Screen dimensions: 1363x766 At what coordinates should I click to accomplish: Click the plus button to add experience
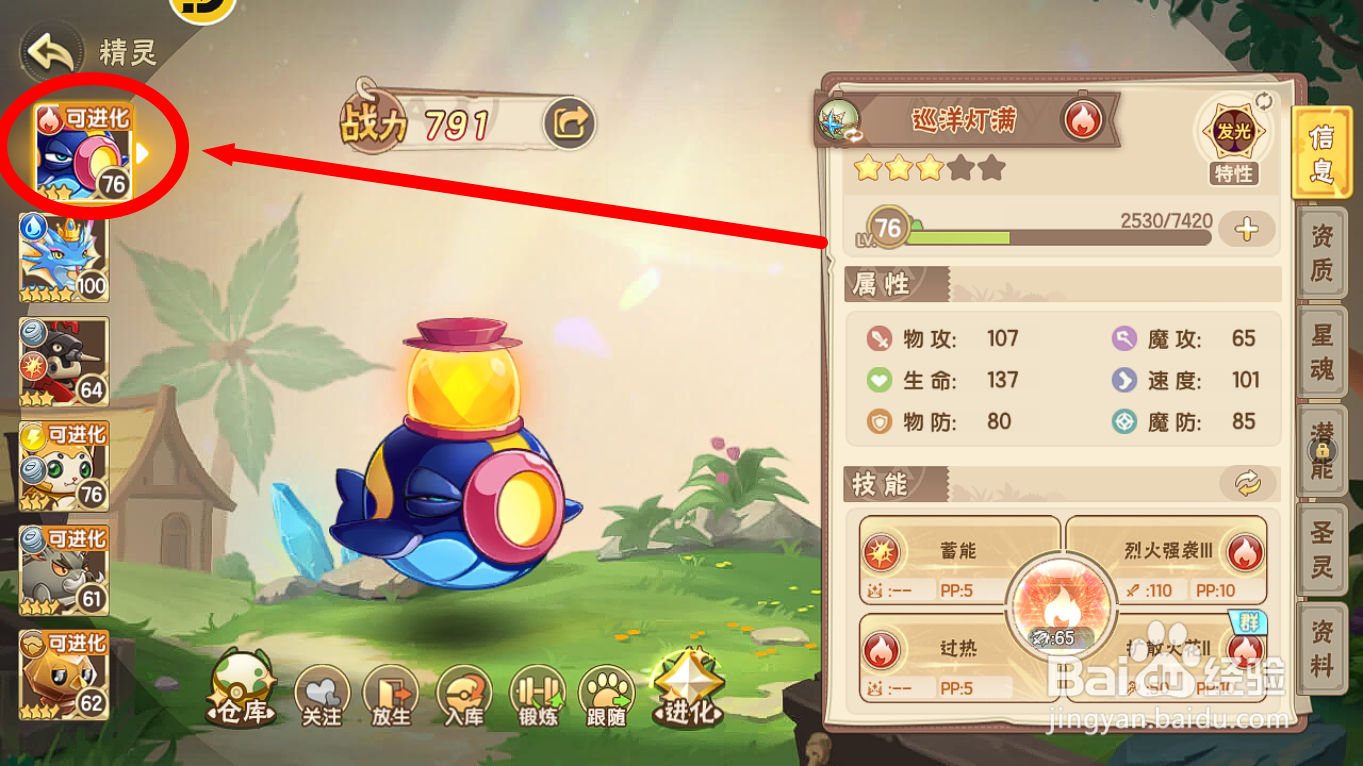tap(1247, 232)
